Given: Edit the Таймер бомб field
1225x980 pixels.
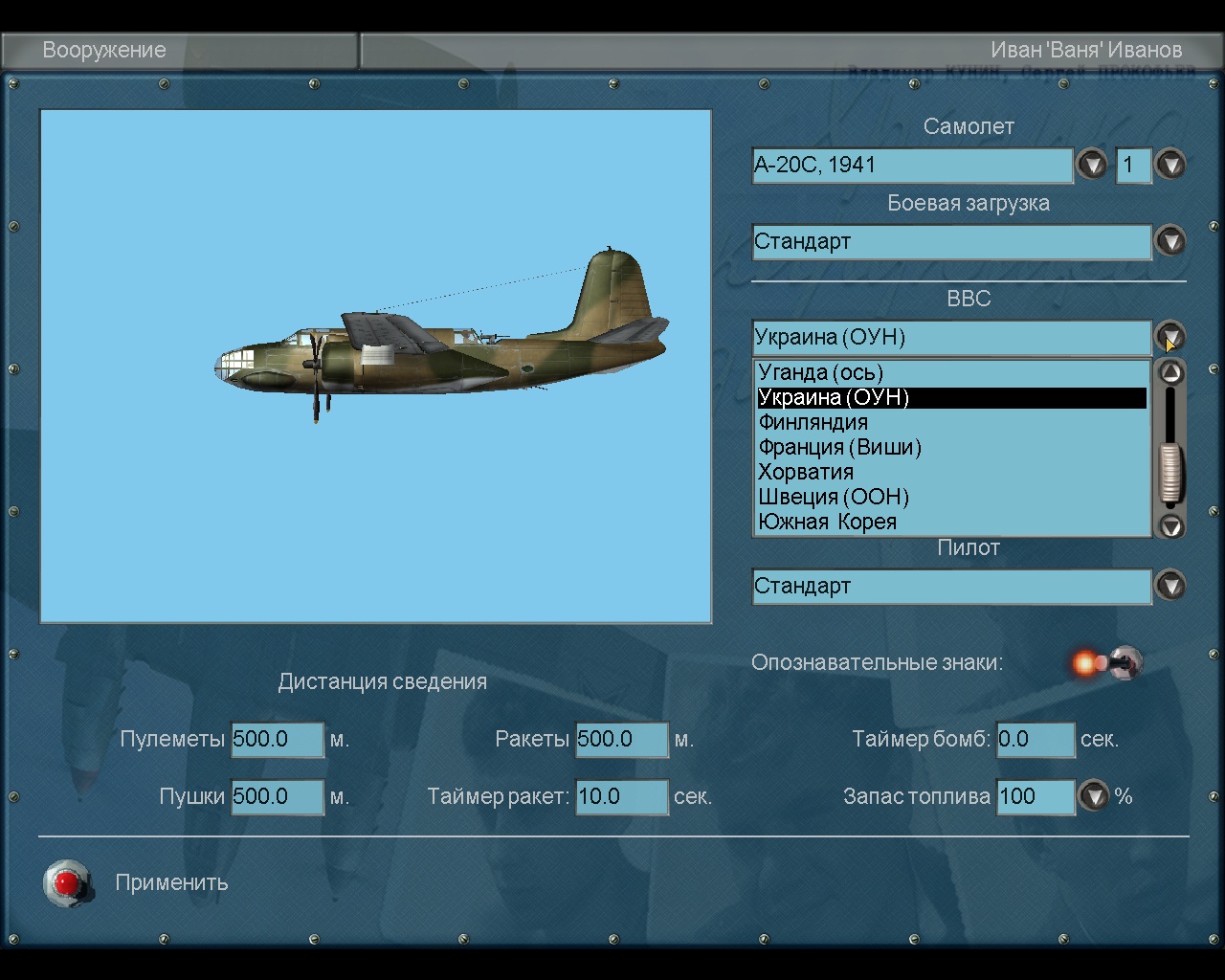Looking at the screenshot, I should pos(1036,739).
